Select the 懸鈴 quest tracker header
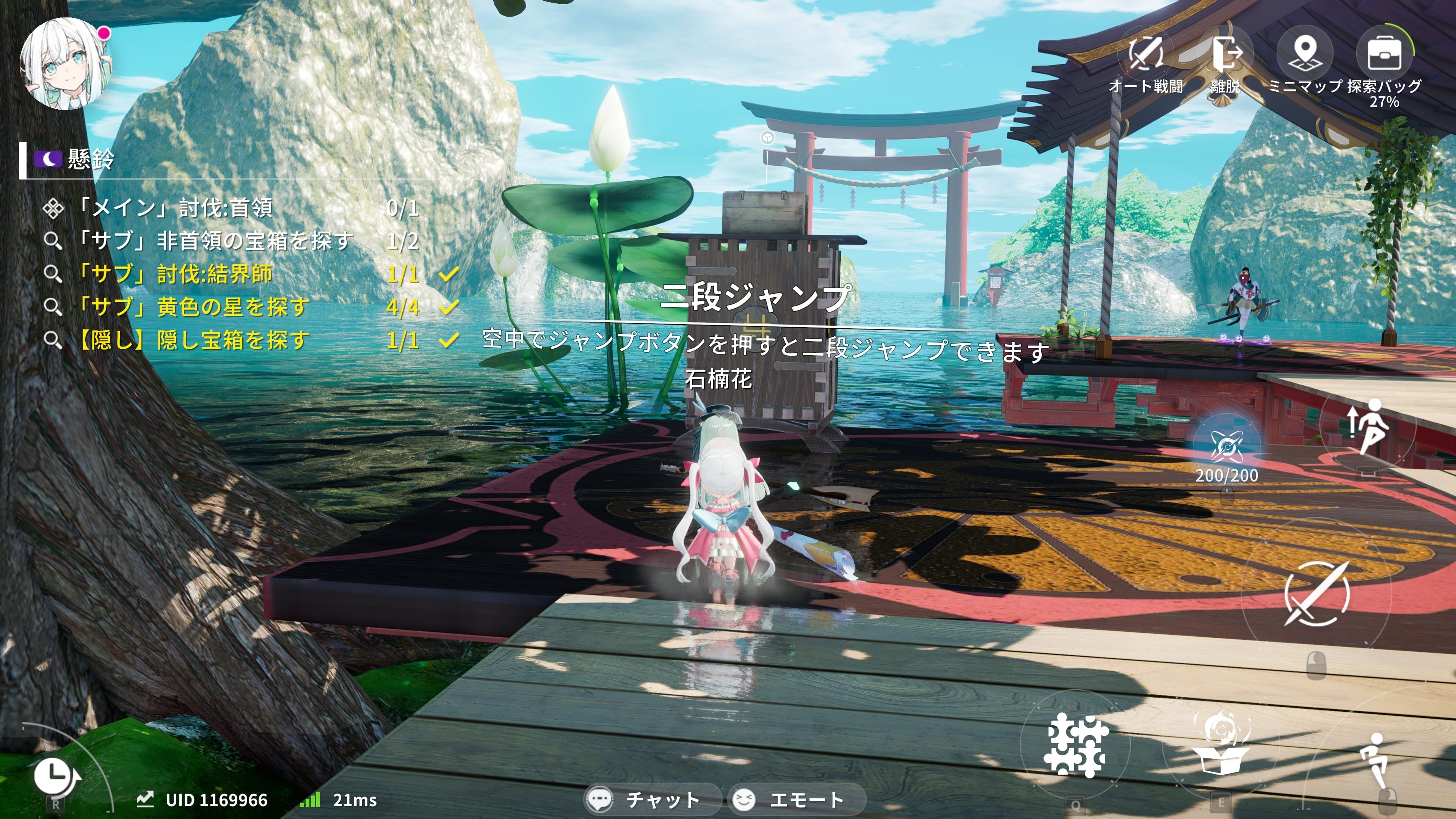 (x=91, y=159)
